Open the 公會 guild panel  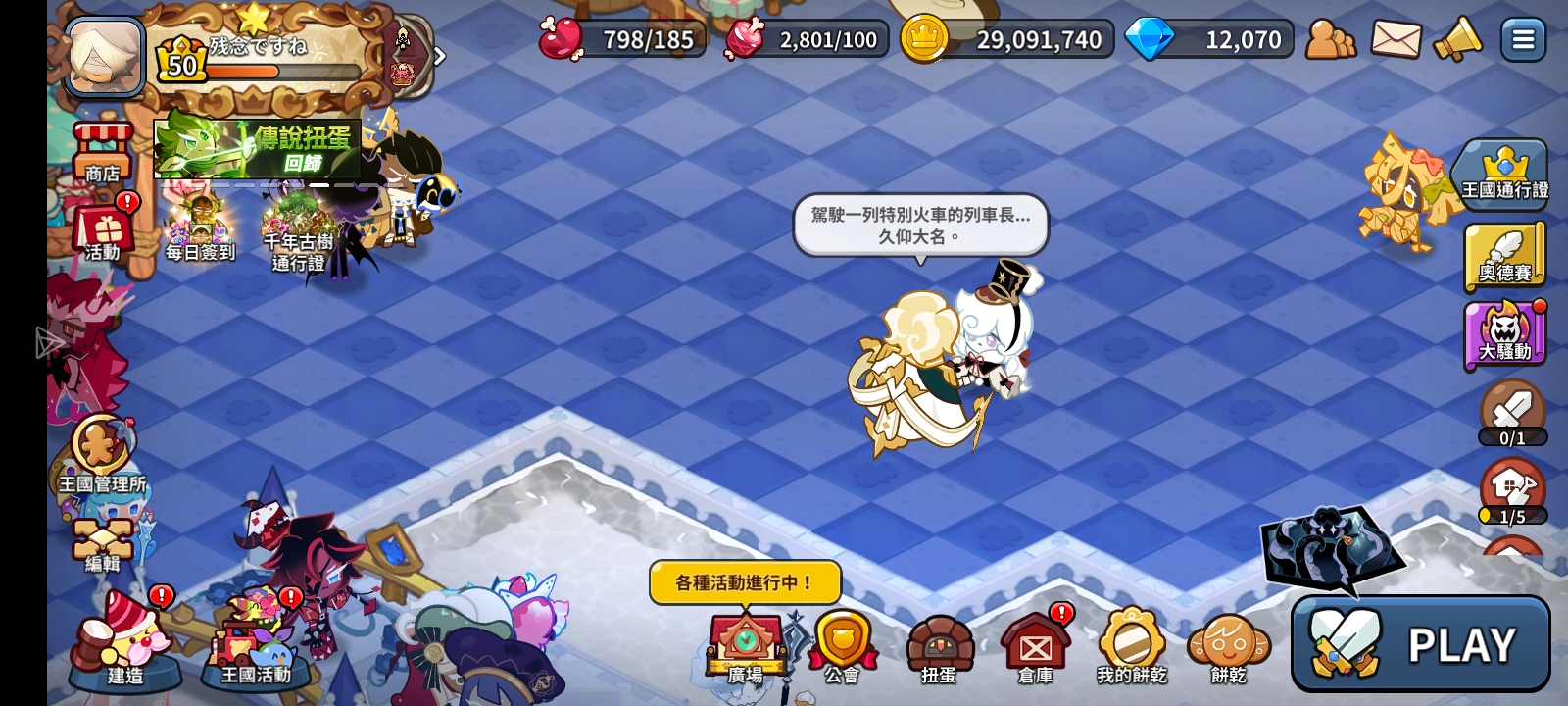(845, 642)
